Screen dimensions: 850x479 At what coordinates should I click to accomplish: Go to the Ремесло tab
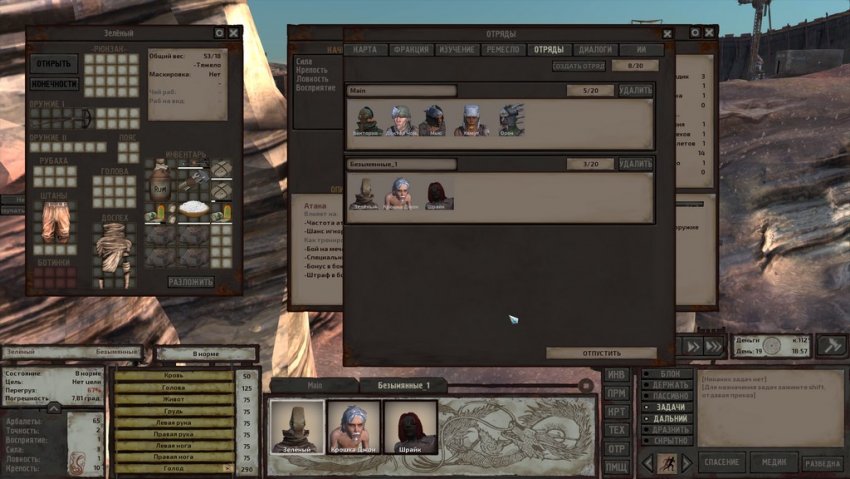(x=503, y=50)
